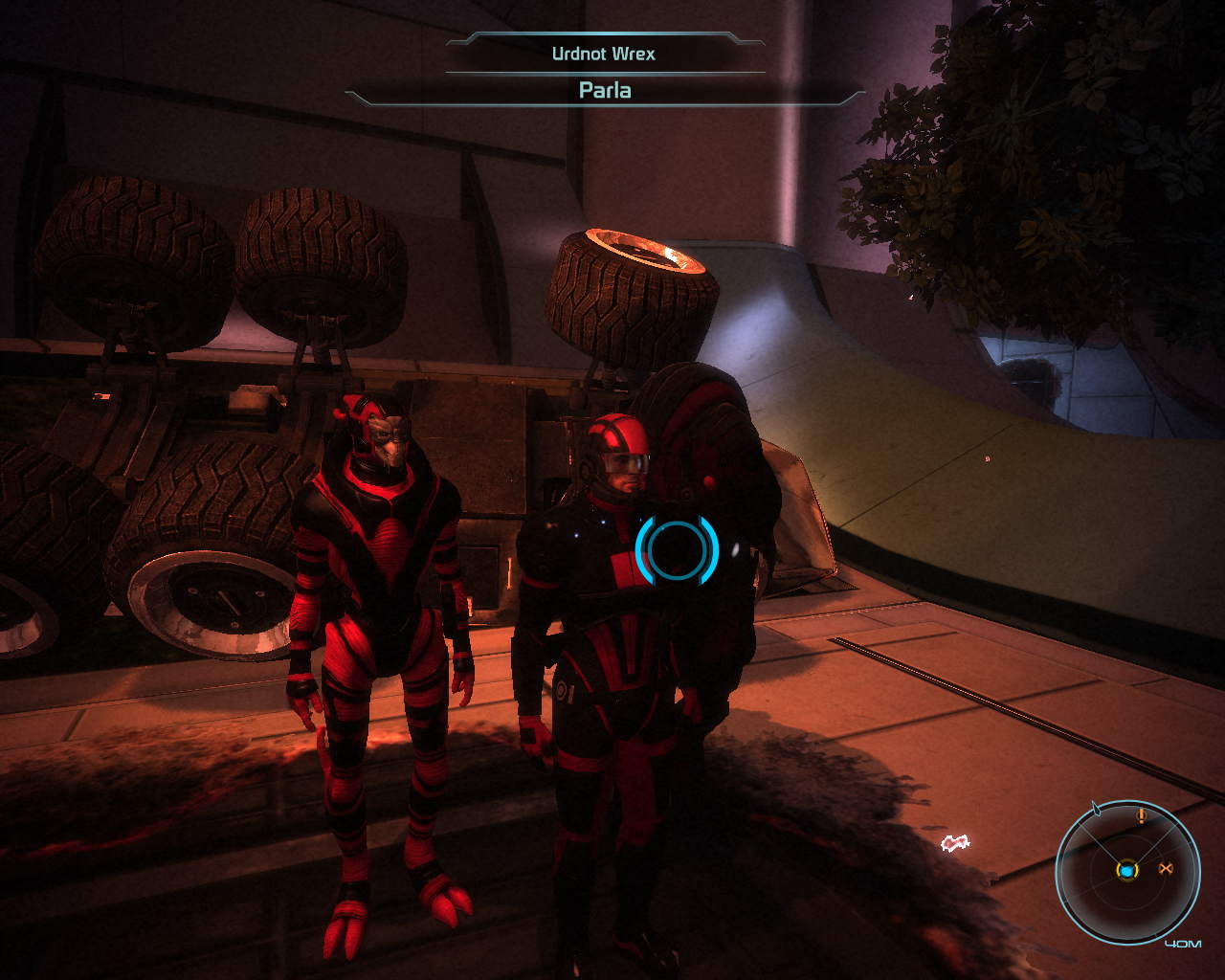Select the orange X marker on the minimap

click(x=1166, y=867)
